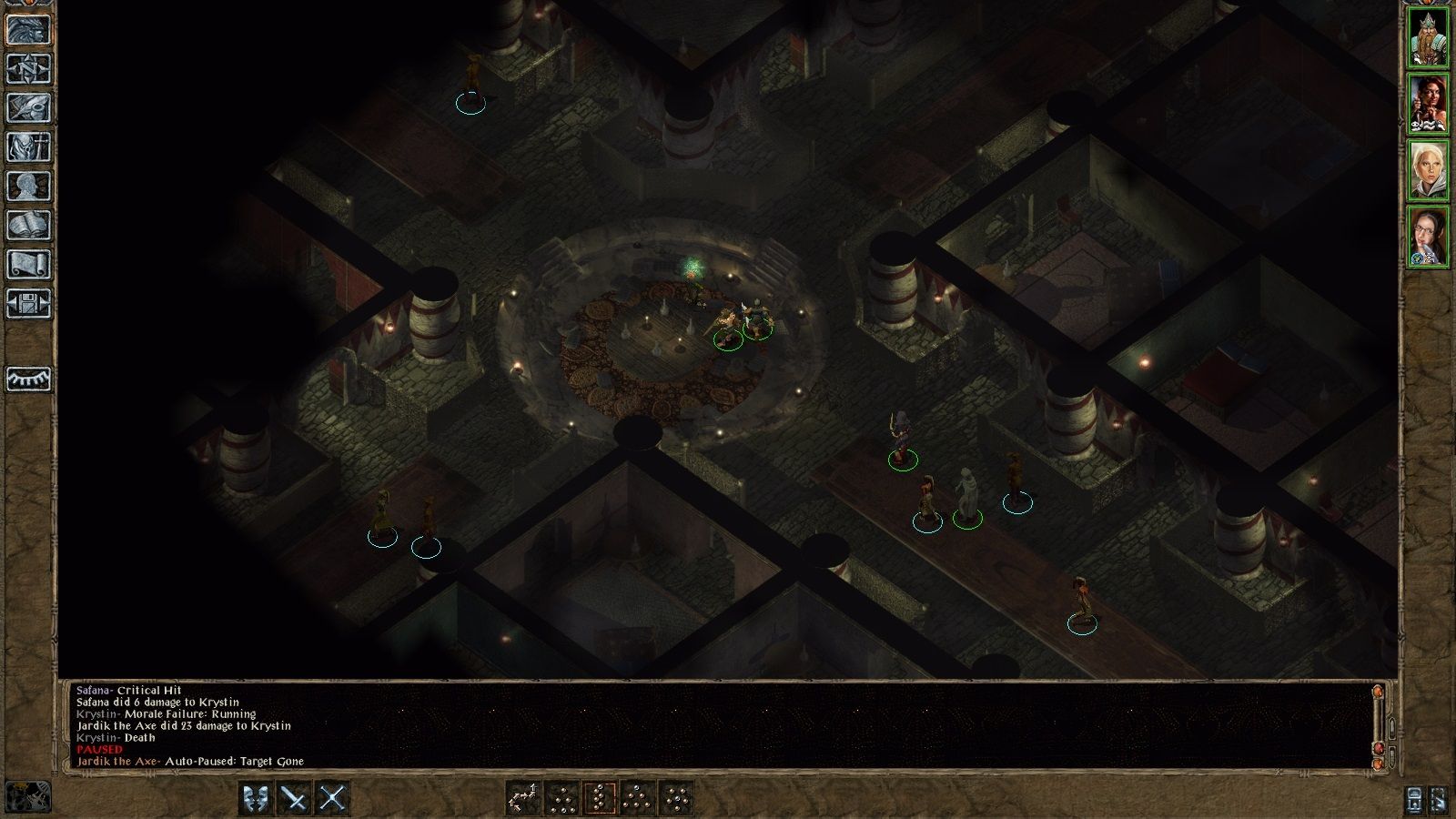Choose the highlighted two-column formation button
1456x819 pixels.
coord(600,799)
